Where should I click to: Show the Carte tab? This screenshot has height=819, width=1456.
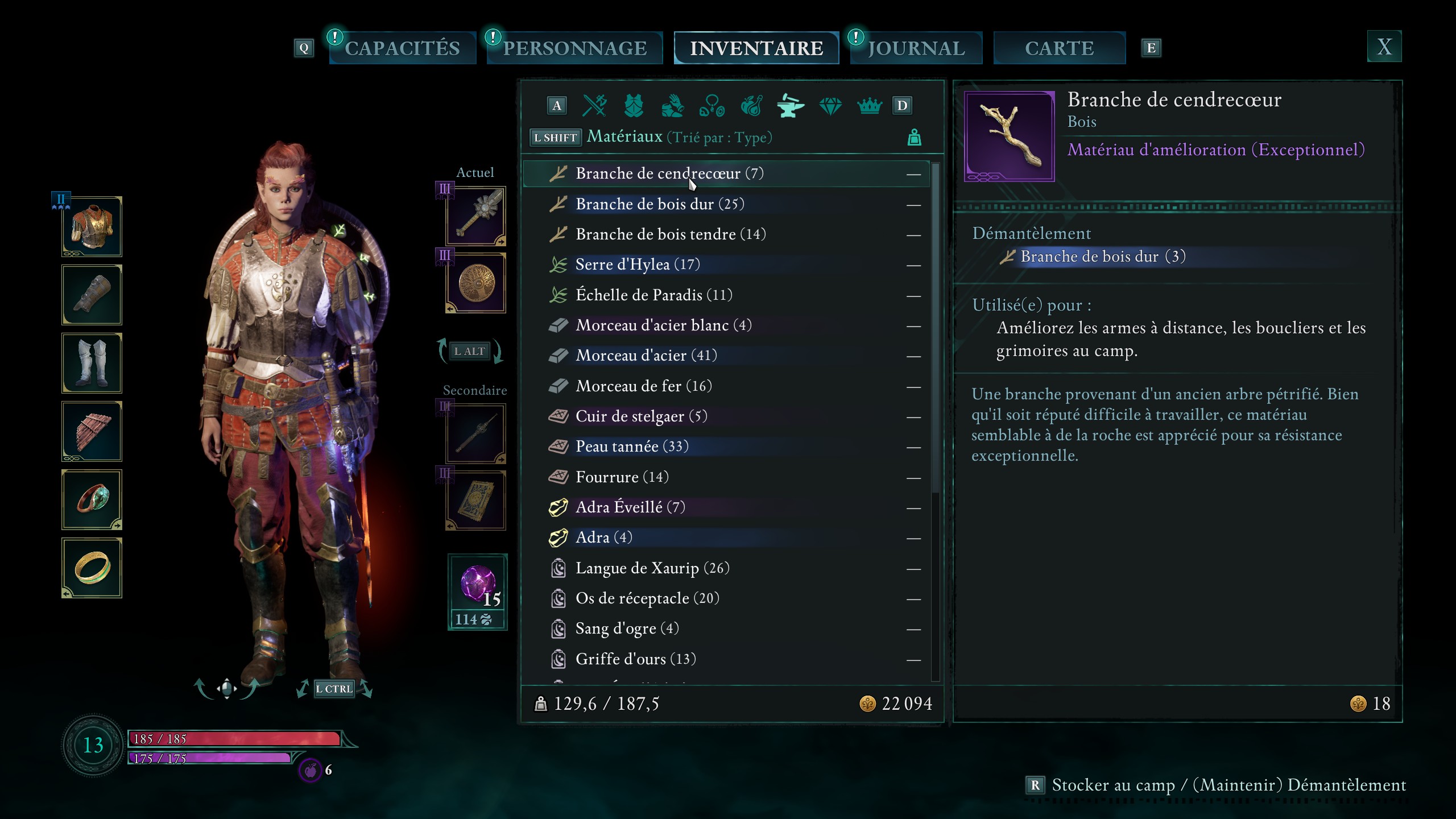pyautogui.click(x=1059, y=48)
